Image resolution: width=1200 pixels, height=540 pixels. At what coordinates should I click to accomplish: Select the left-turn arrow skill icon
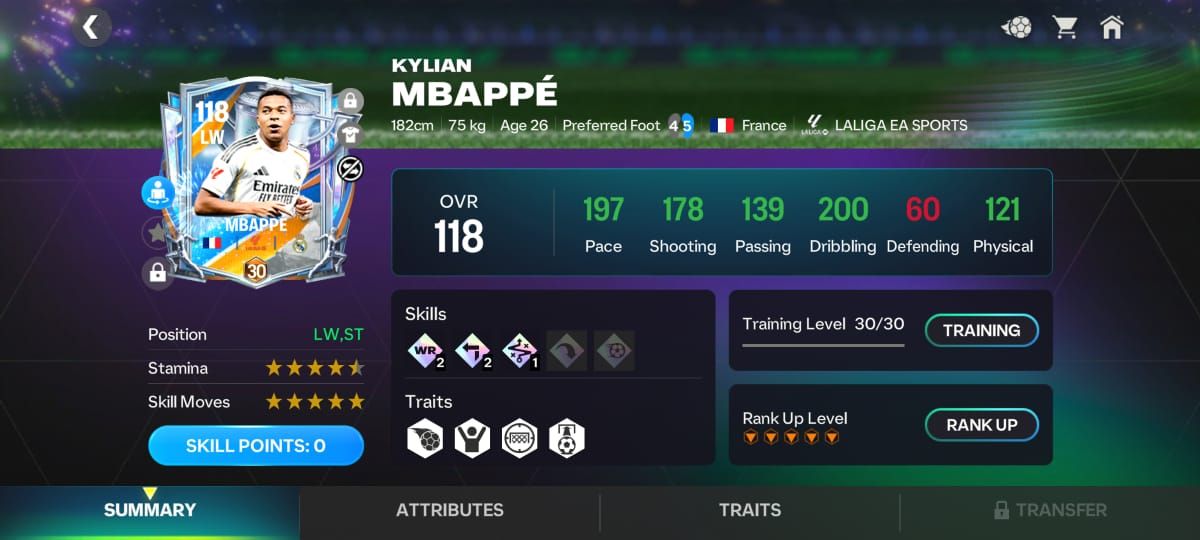pyautogui.click(x=471, y=351)
